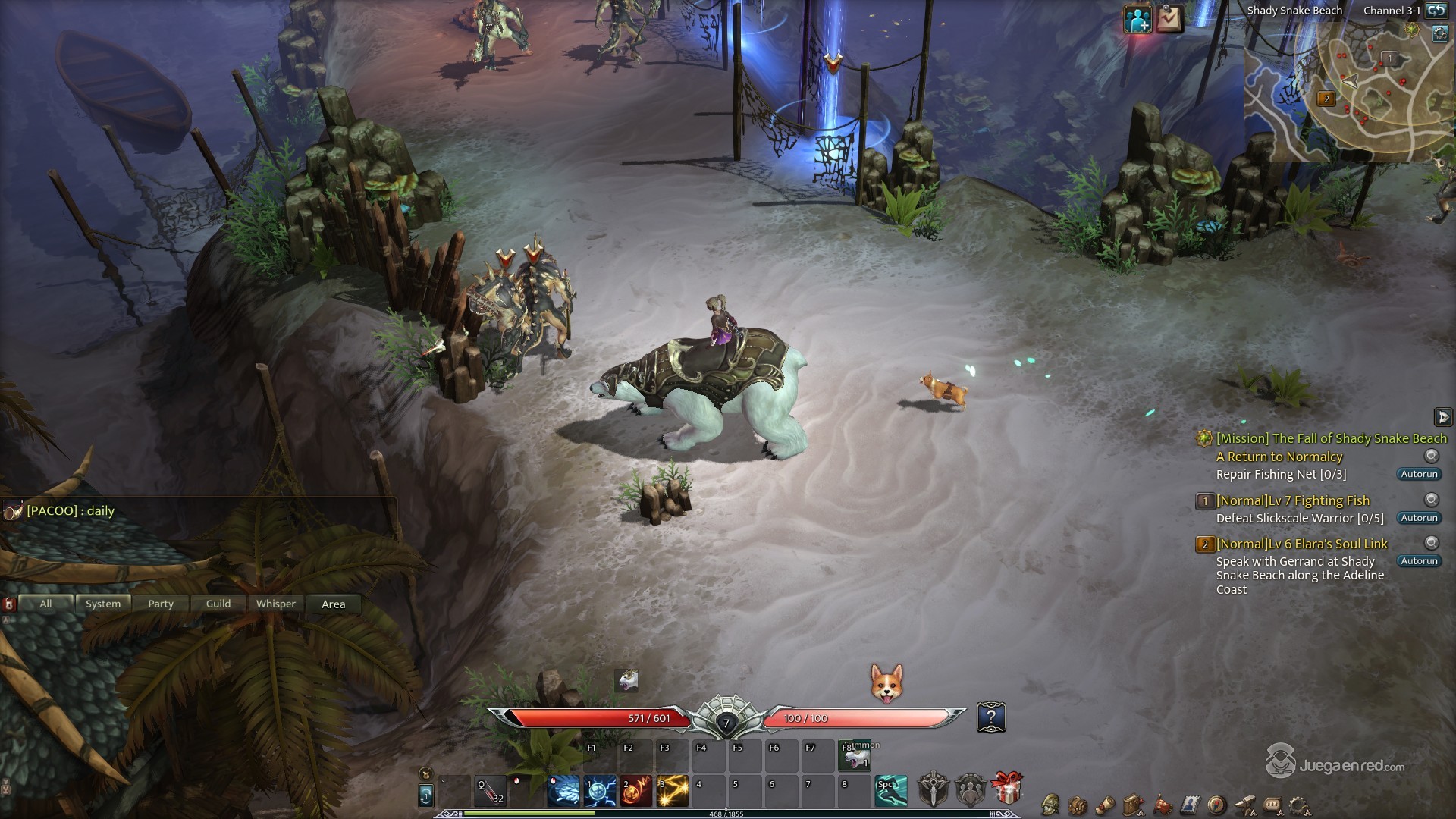The height and width of the screenshot is (819, 1456).
Task: Activate the fire skill in slot 2
Action: pyautogui.click(x=636, y=792)
